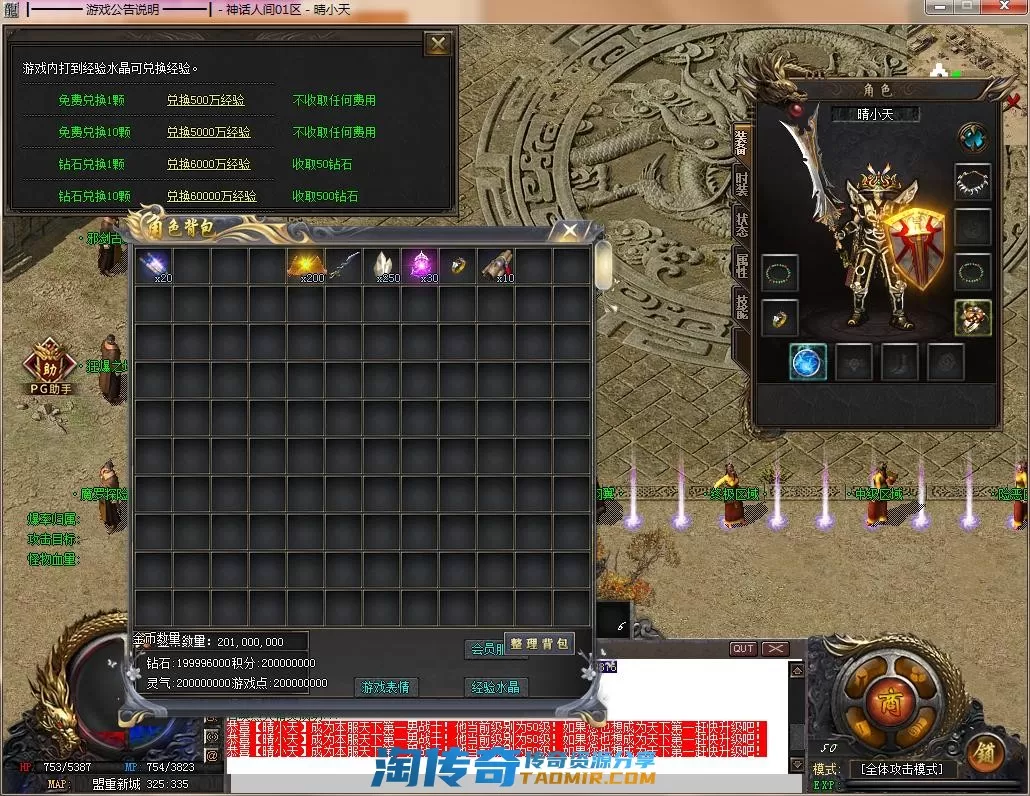The image size is (1030, 796).
Task: Select the equipped blue orb slot
Action: [x=807, y=362]
